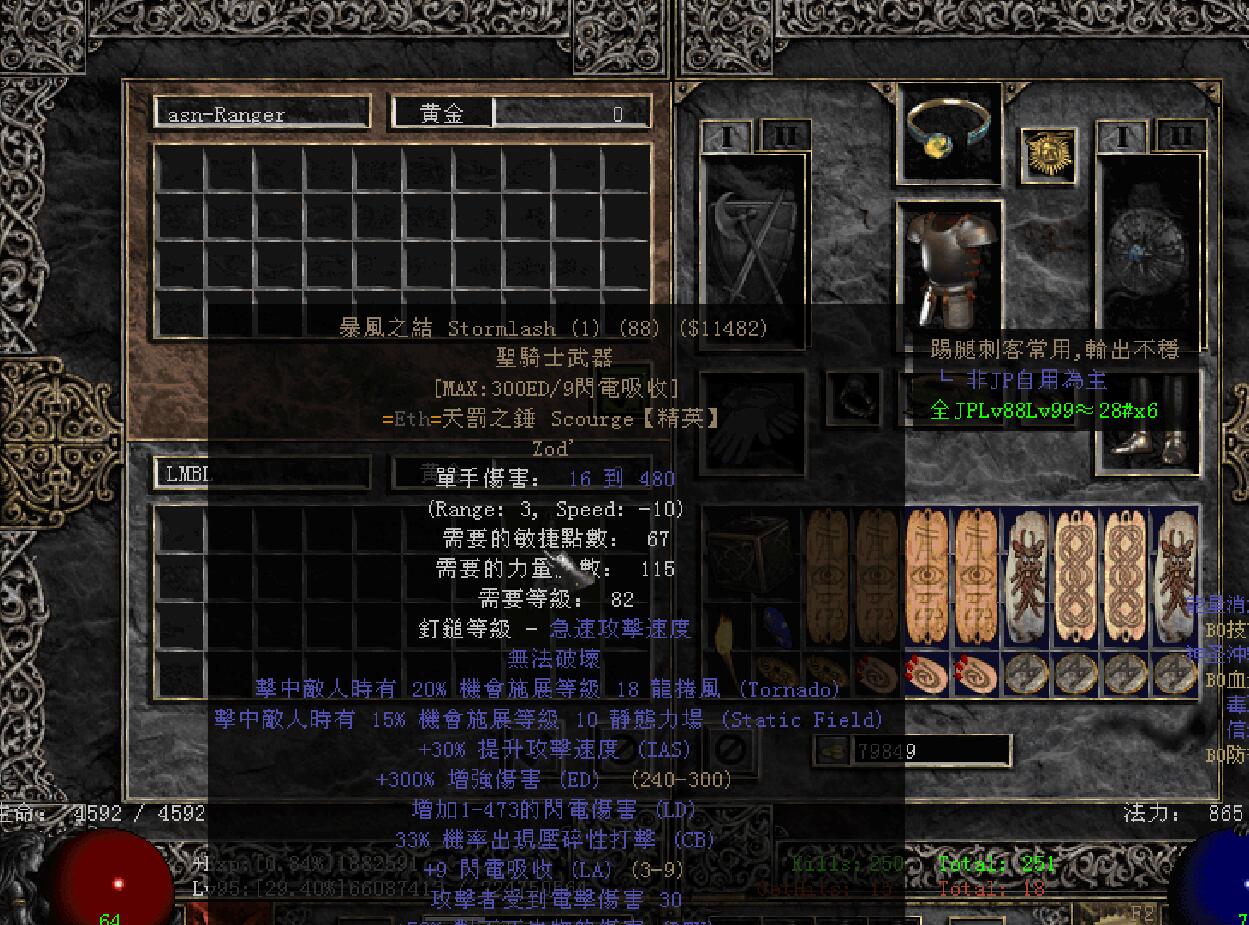Select the equipped plate body armor
1249x925 pixels.
point(948,262)
